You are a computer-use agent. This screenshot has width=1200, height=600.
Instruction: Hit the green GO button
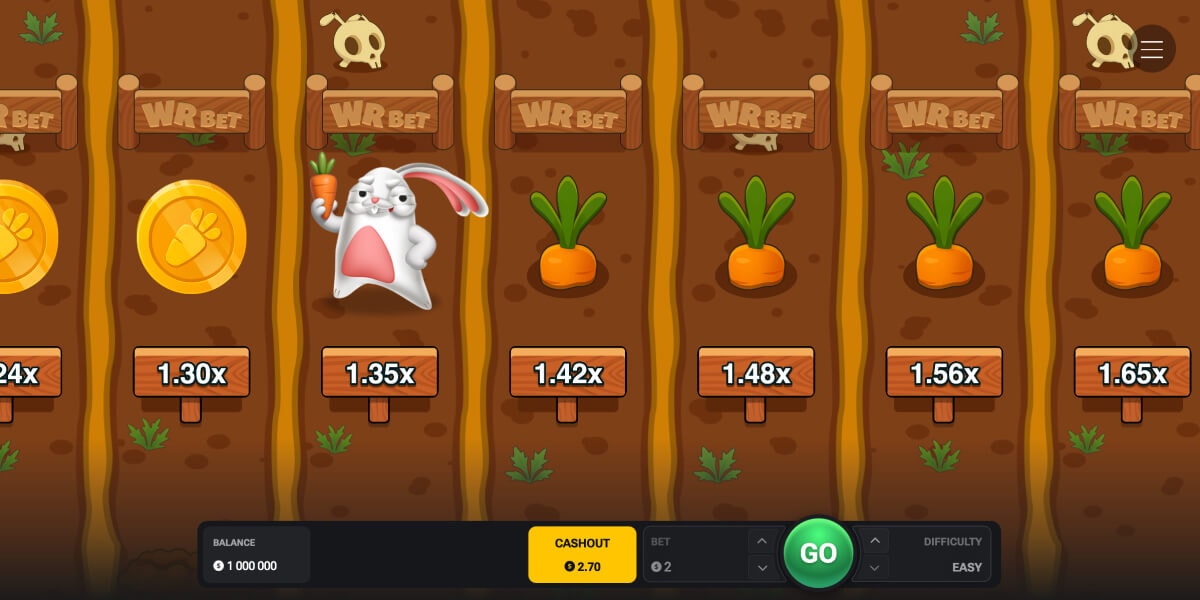click(x=818, y=553)
